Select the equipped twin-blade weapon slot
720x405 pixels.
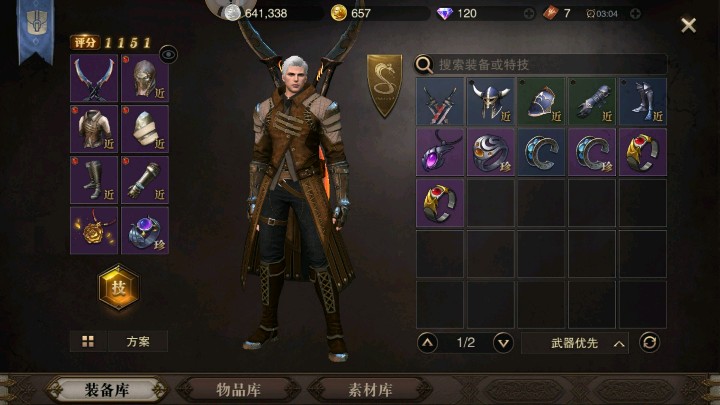pos(95,78)
